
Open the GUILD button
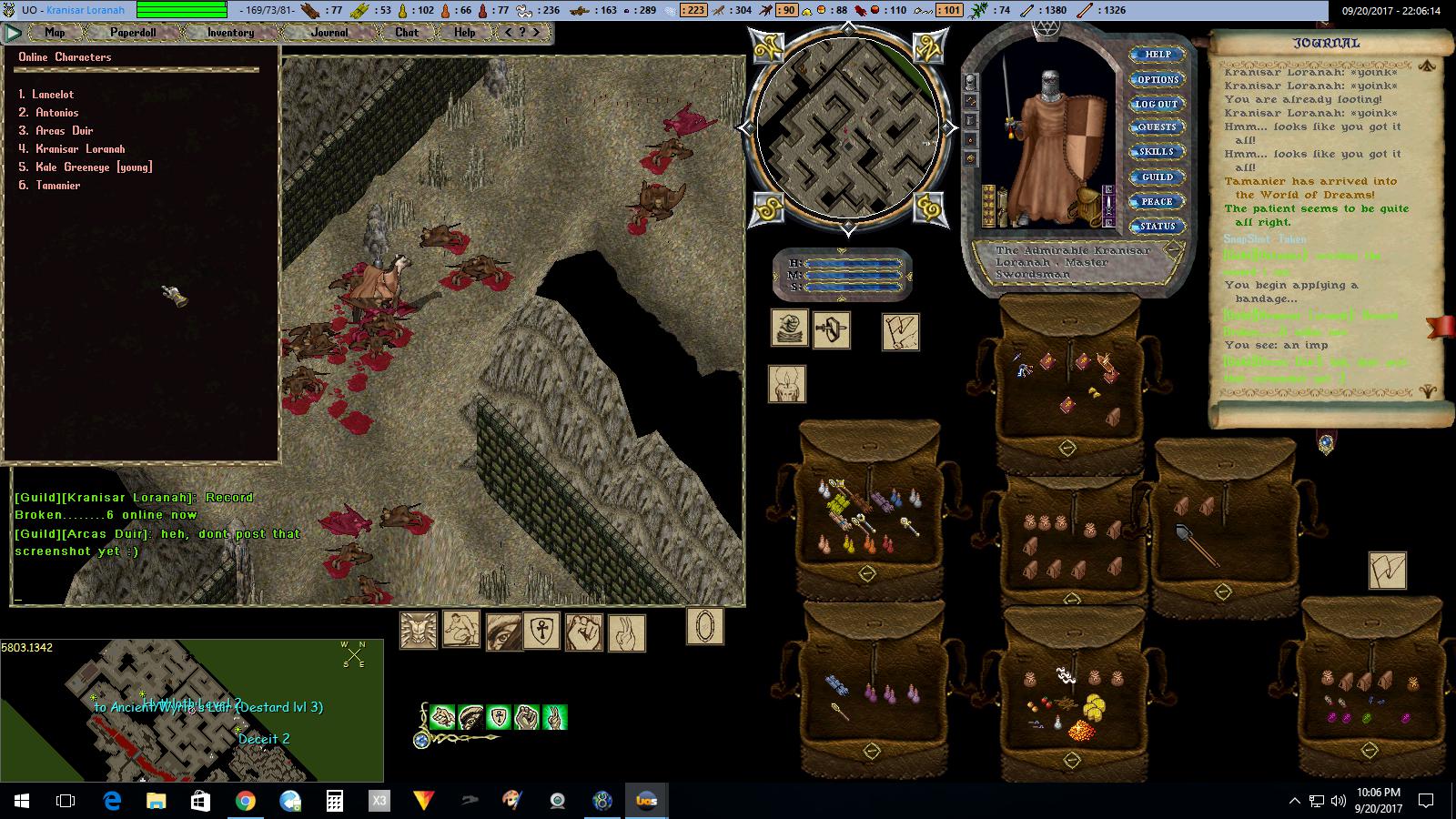point(1158,177)
